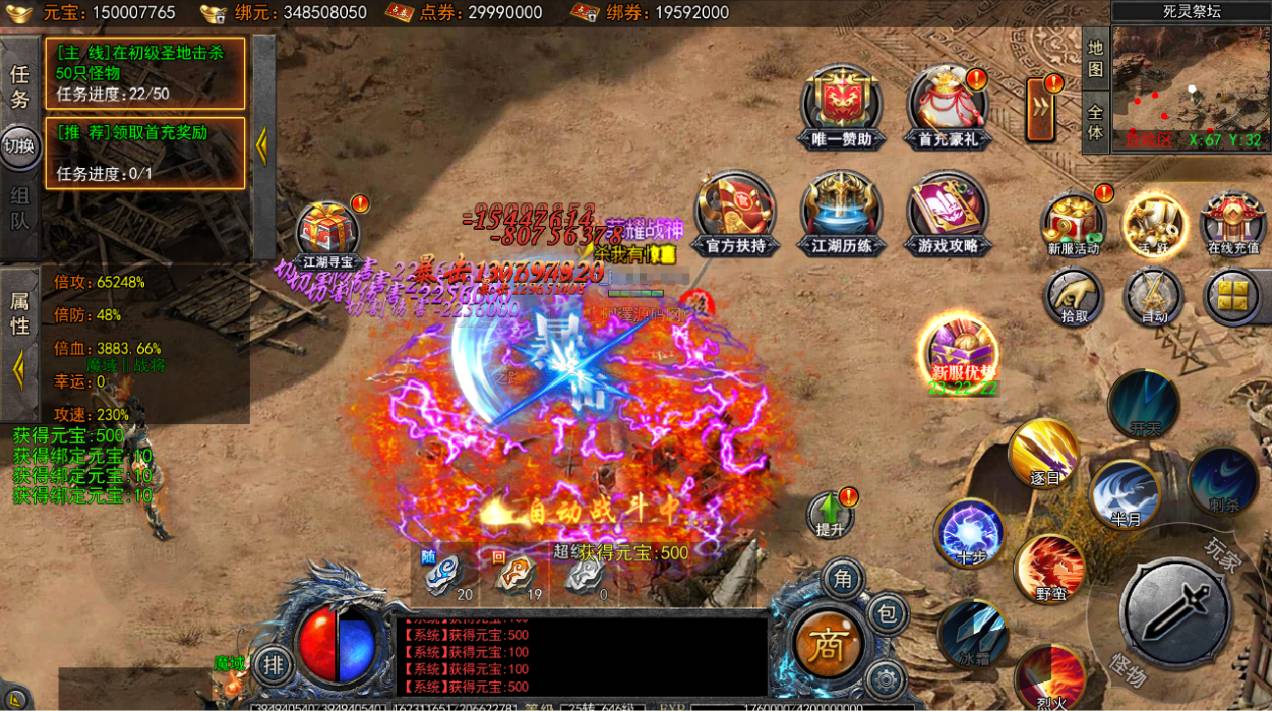The height and width of the screenshot is (711, 1272).
Task: Click the 提升 green arrow upgrade icon
Action: pyautogui.click(x=830, y=513)
